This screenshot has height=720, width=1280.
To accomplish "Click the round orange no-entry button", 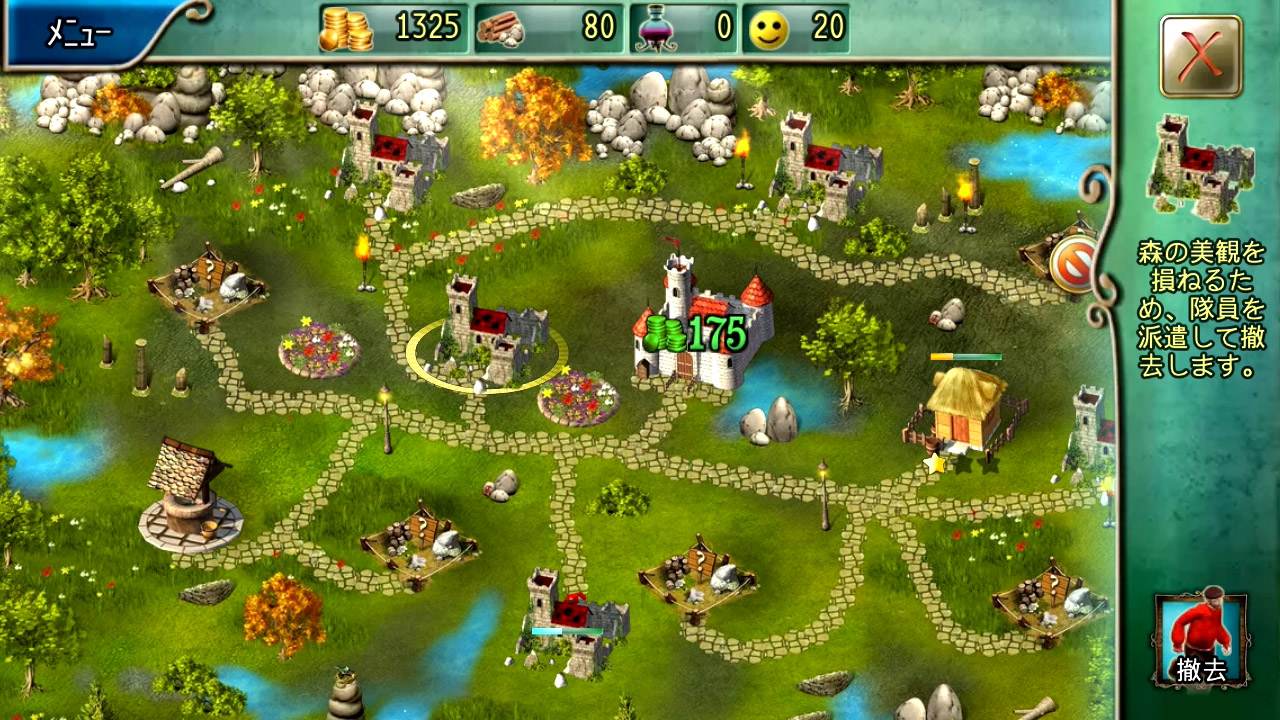I will 1073,263.
